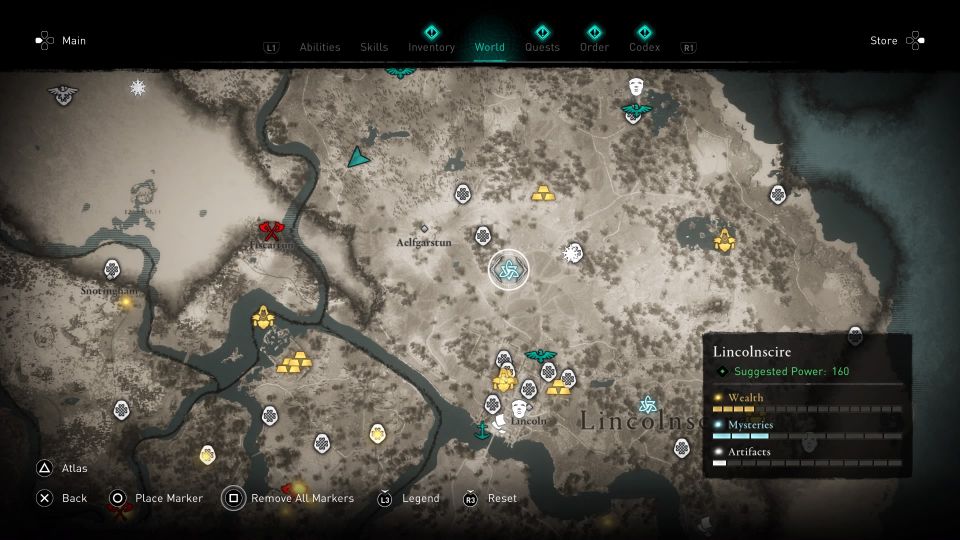Click the teal player arrow on the map

(x=357, y=157)
